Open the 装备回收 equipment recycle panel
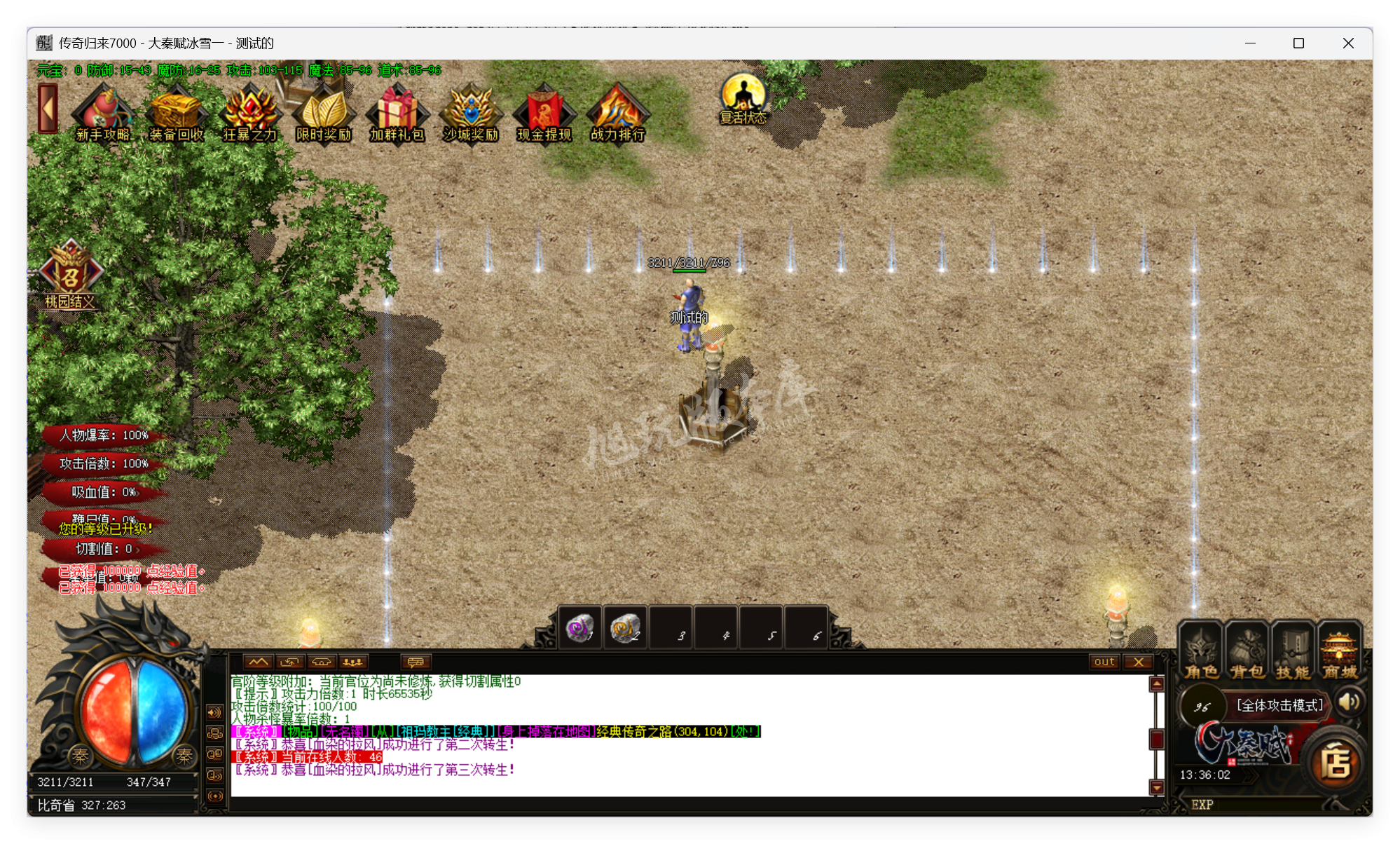 point(177,112)
